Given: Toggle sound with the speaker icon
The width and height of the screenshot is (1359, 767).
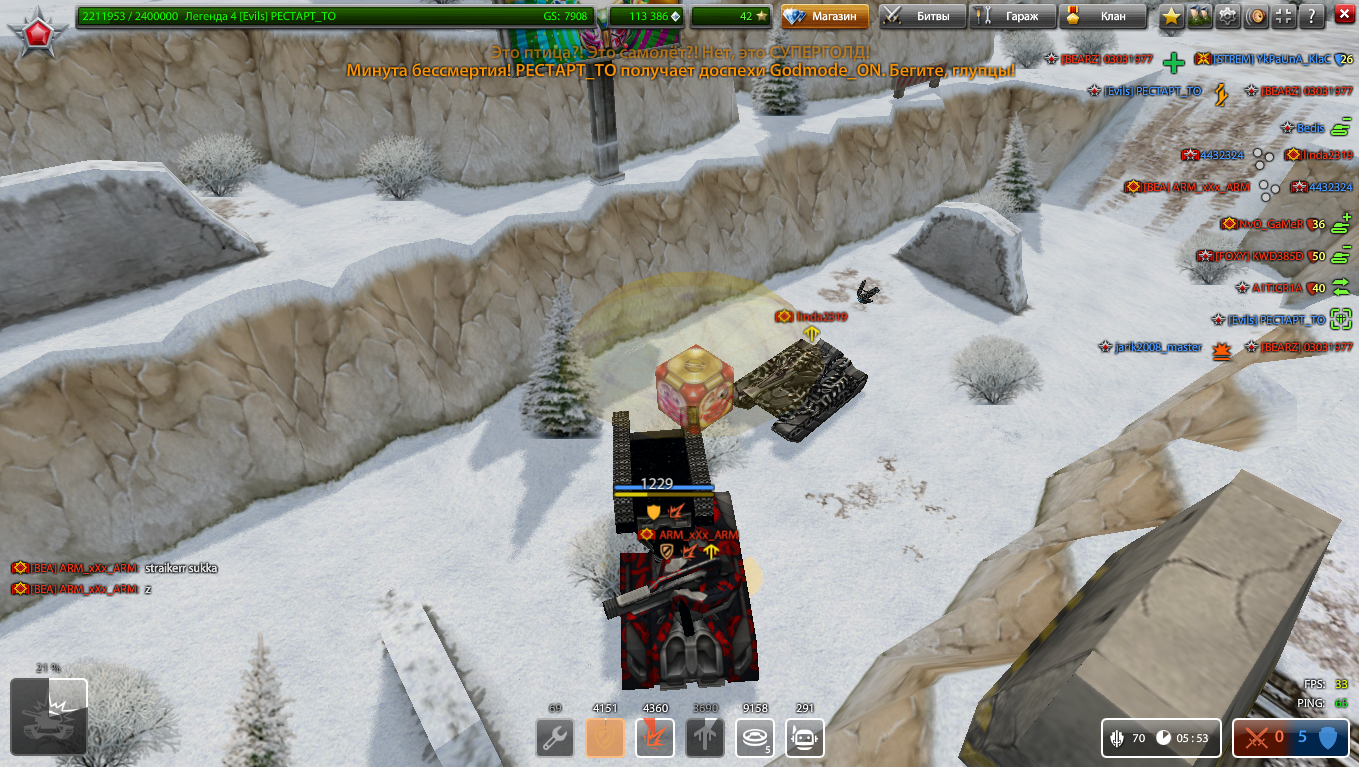Looking at the screenshot, I should pyautogui.click(x=1256, y=16).
